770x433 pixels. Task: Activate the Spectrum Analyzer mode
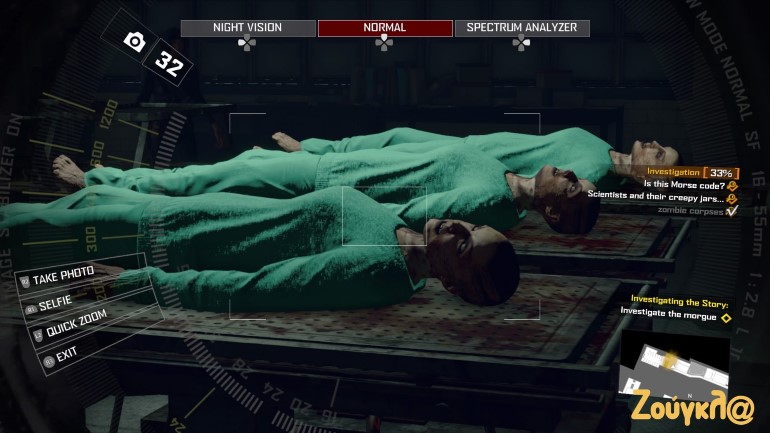tap(521, 28)
